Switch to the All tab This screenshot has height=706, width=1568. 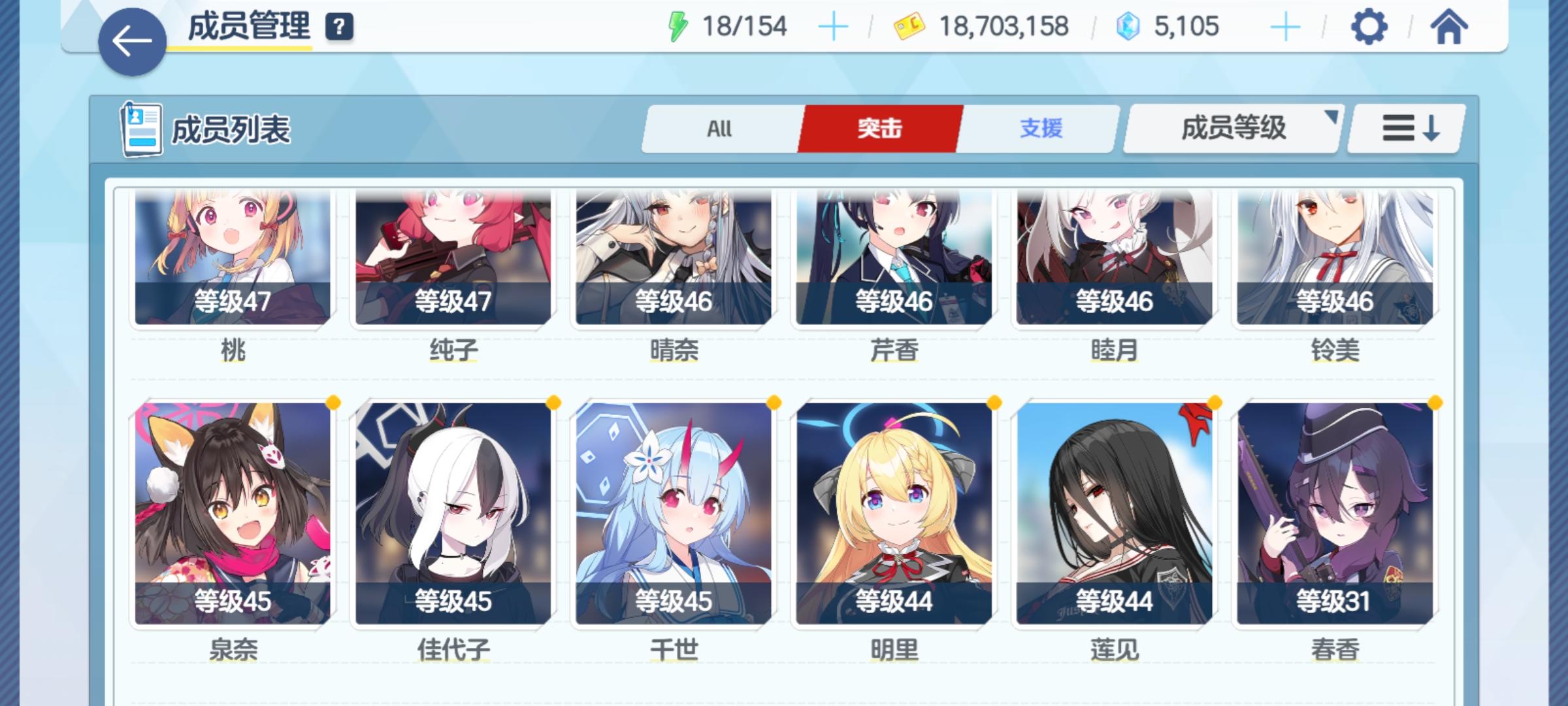[x=719, y=129]
